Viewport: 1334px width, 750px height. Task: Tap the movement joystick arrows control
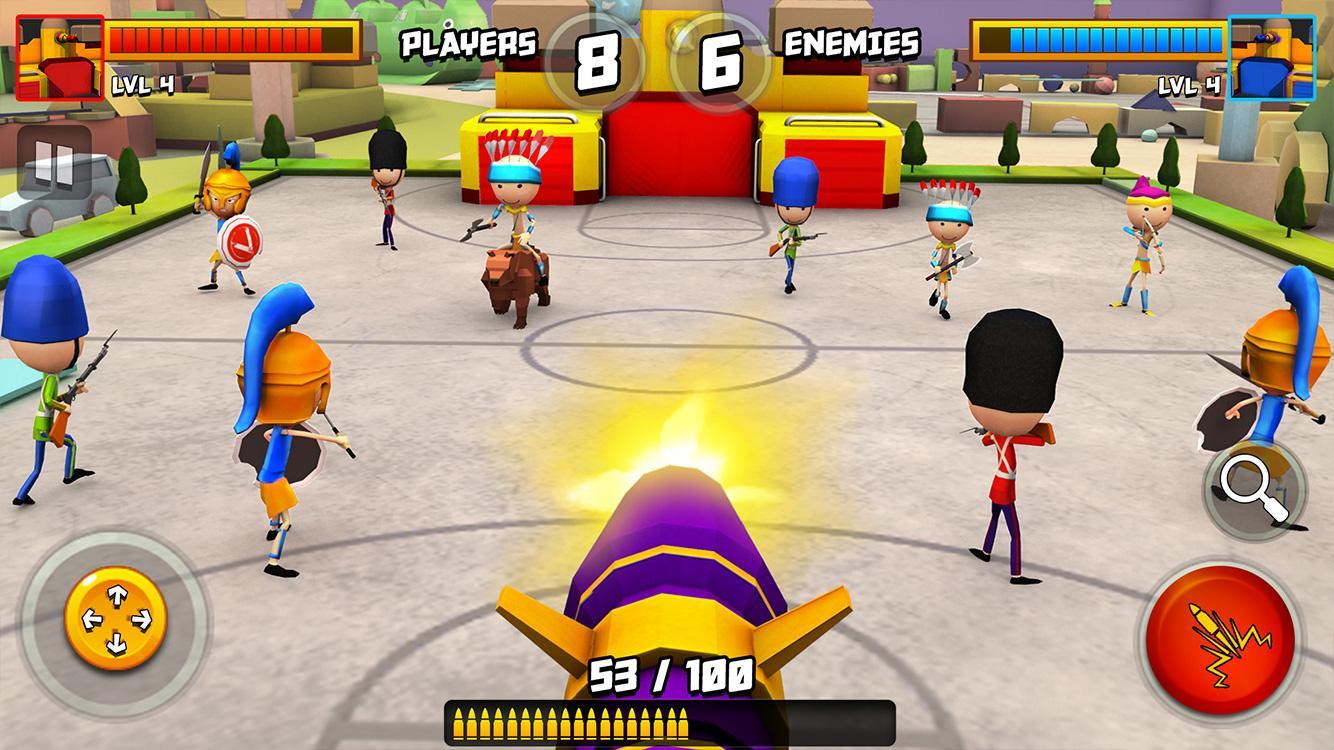point(117,617)
